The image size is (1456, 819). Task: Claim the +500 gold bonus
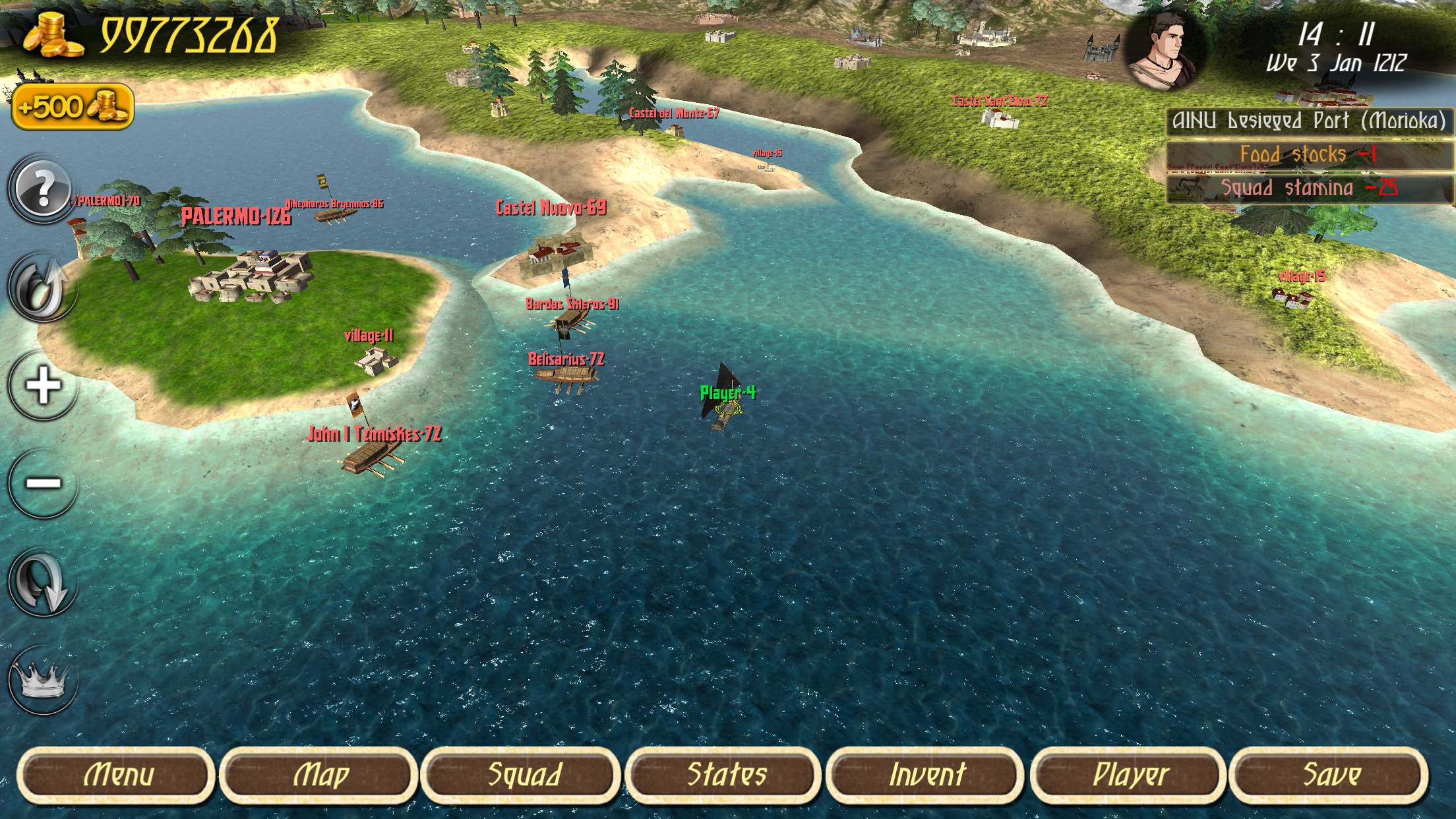[x=73, y=107]
